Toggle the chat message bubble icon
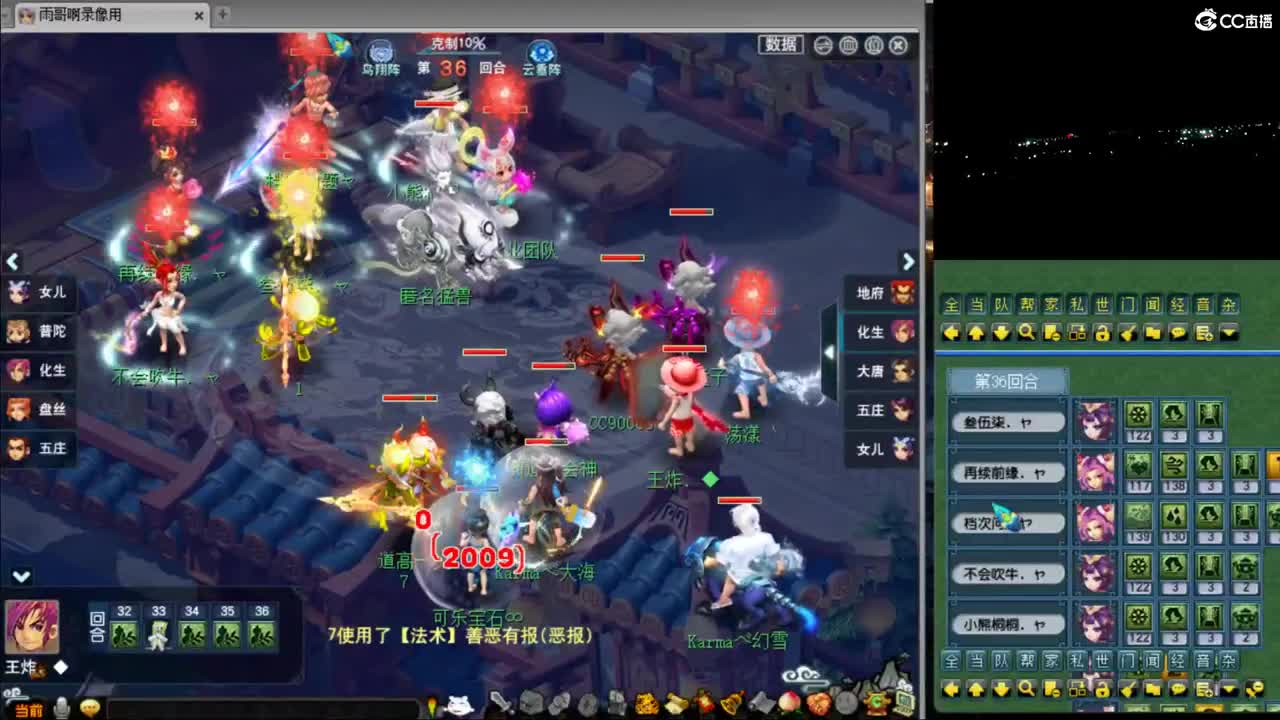Screen dimensions: 1280x720 1179,333
